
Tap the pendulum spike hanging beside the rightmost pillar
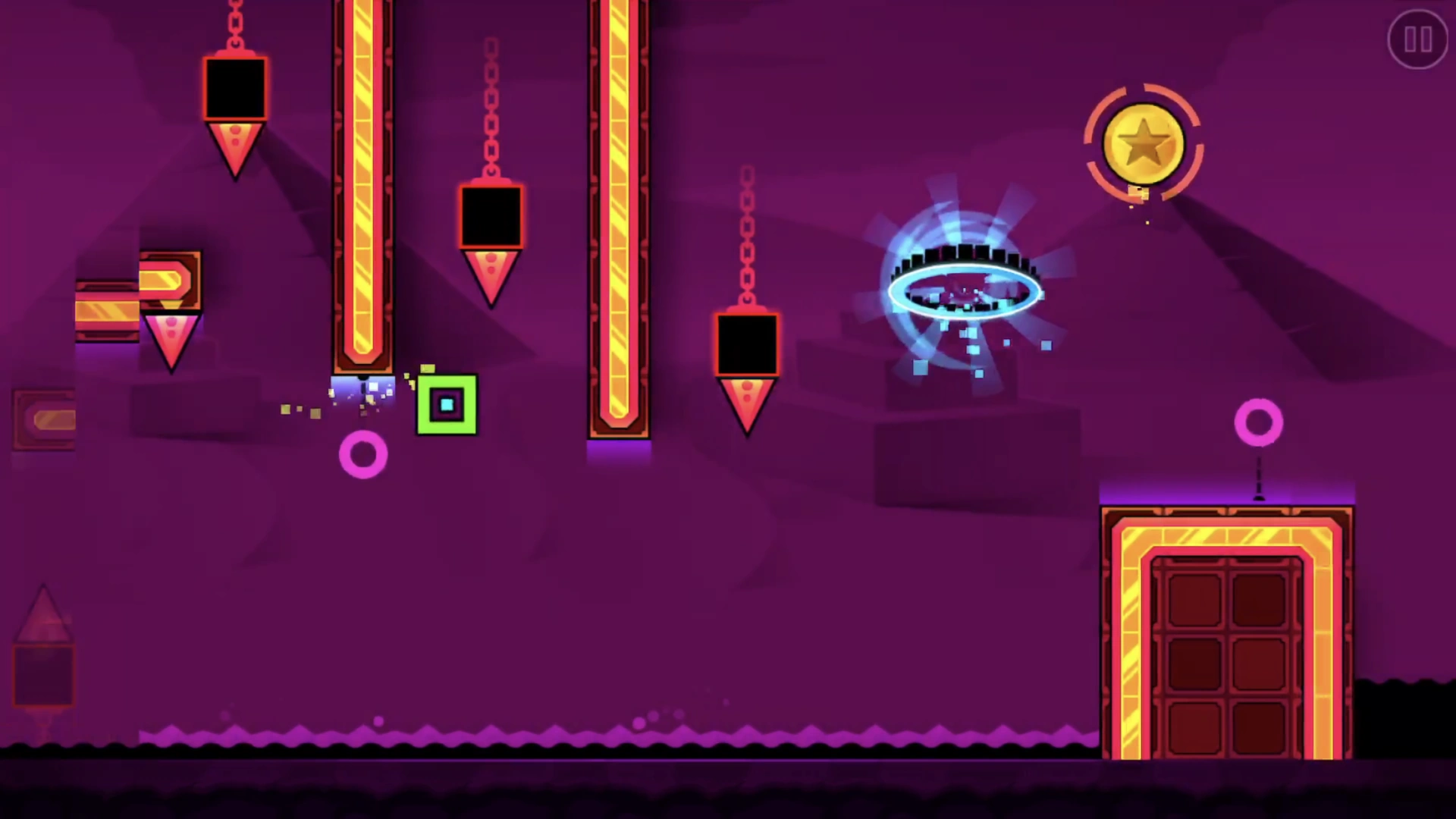tap(746, 394)
